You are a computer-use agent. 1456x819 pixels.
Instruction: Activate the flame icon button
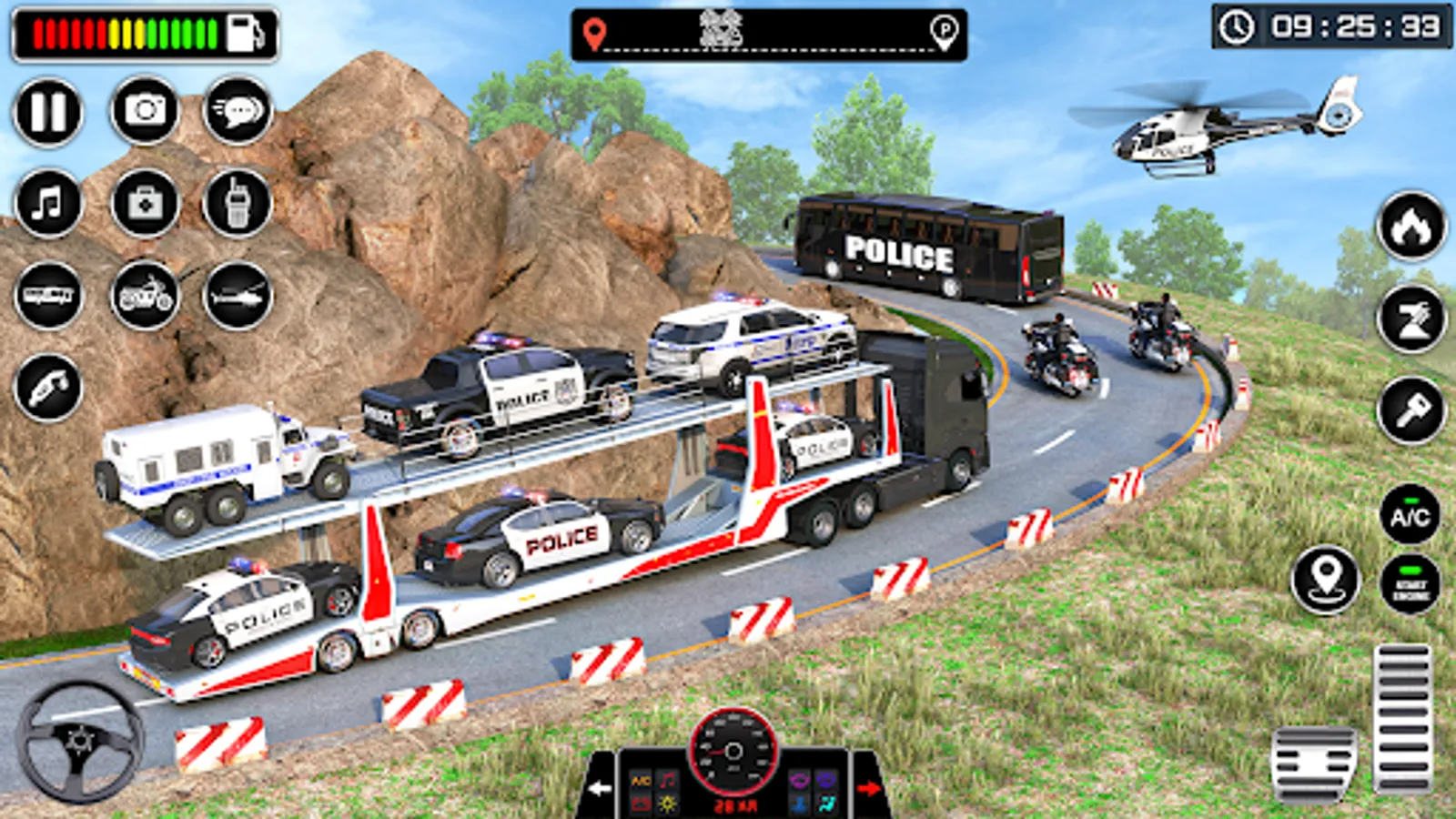(x=1411, y=227)
